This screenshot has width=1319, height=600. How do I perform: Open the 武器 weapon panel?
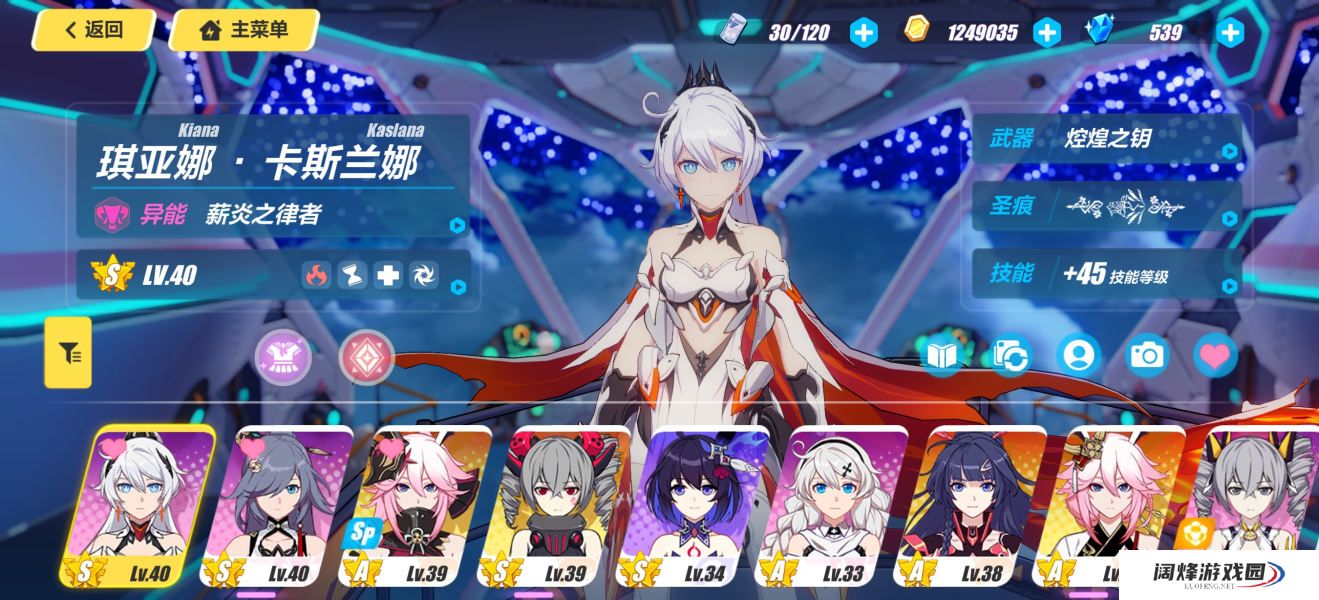tap(1107, 139)
